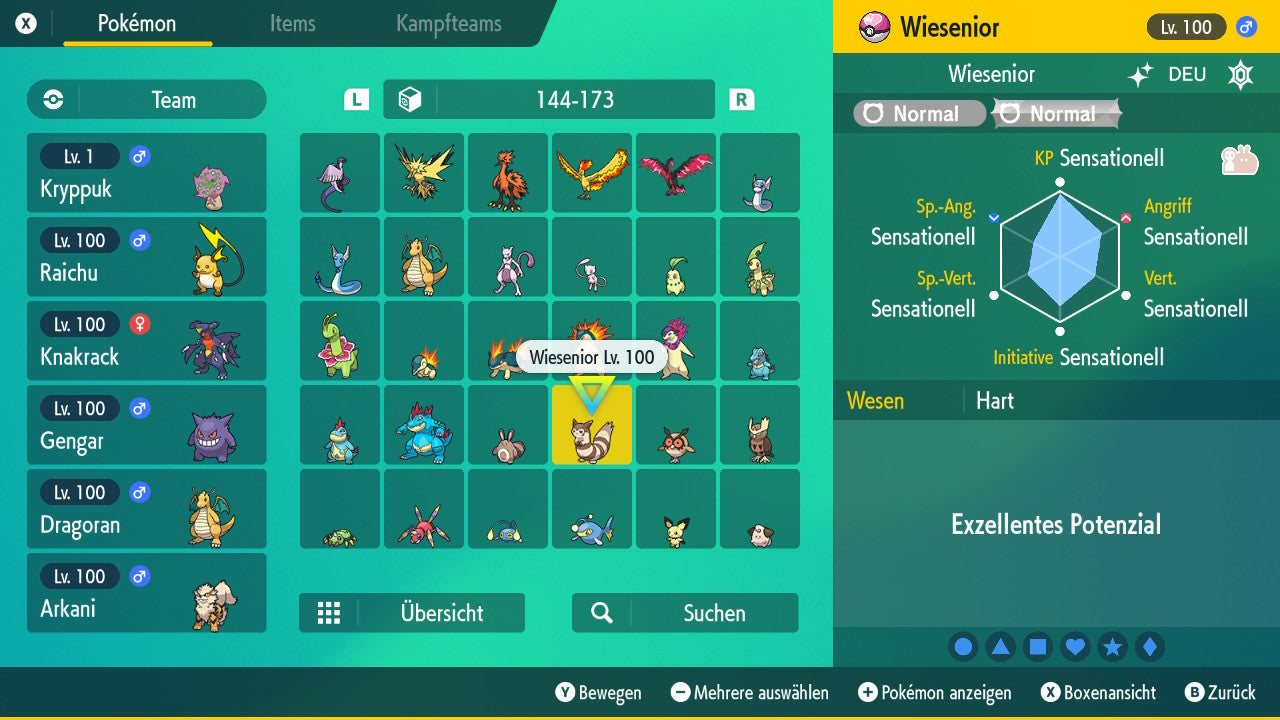The width and height of the screenshot is (1280, 720).
Task: Toggle the heart marking
Action: (x=1075, y=647)
